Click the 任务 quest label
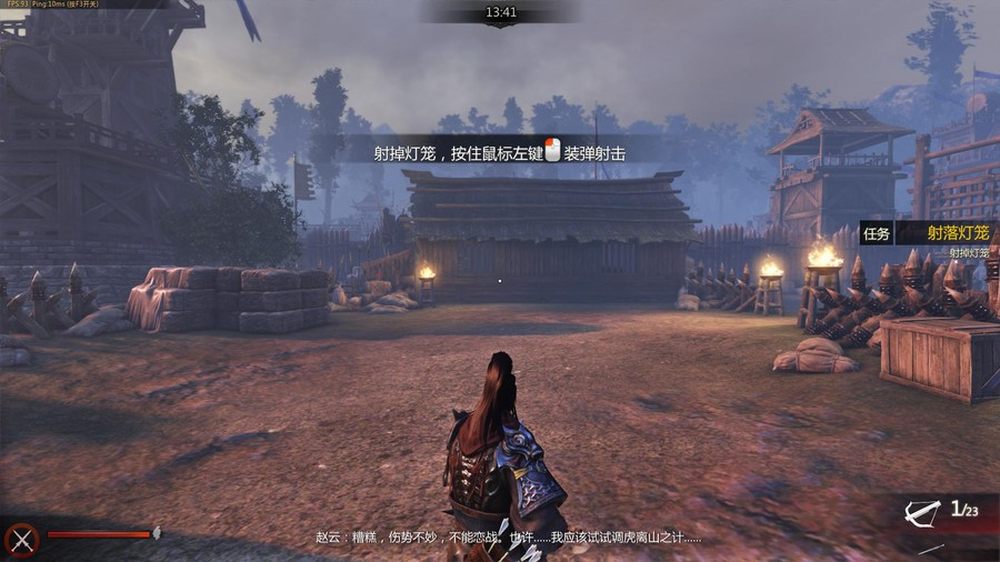 pos(876,233)
